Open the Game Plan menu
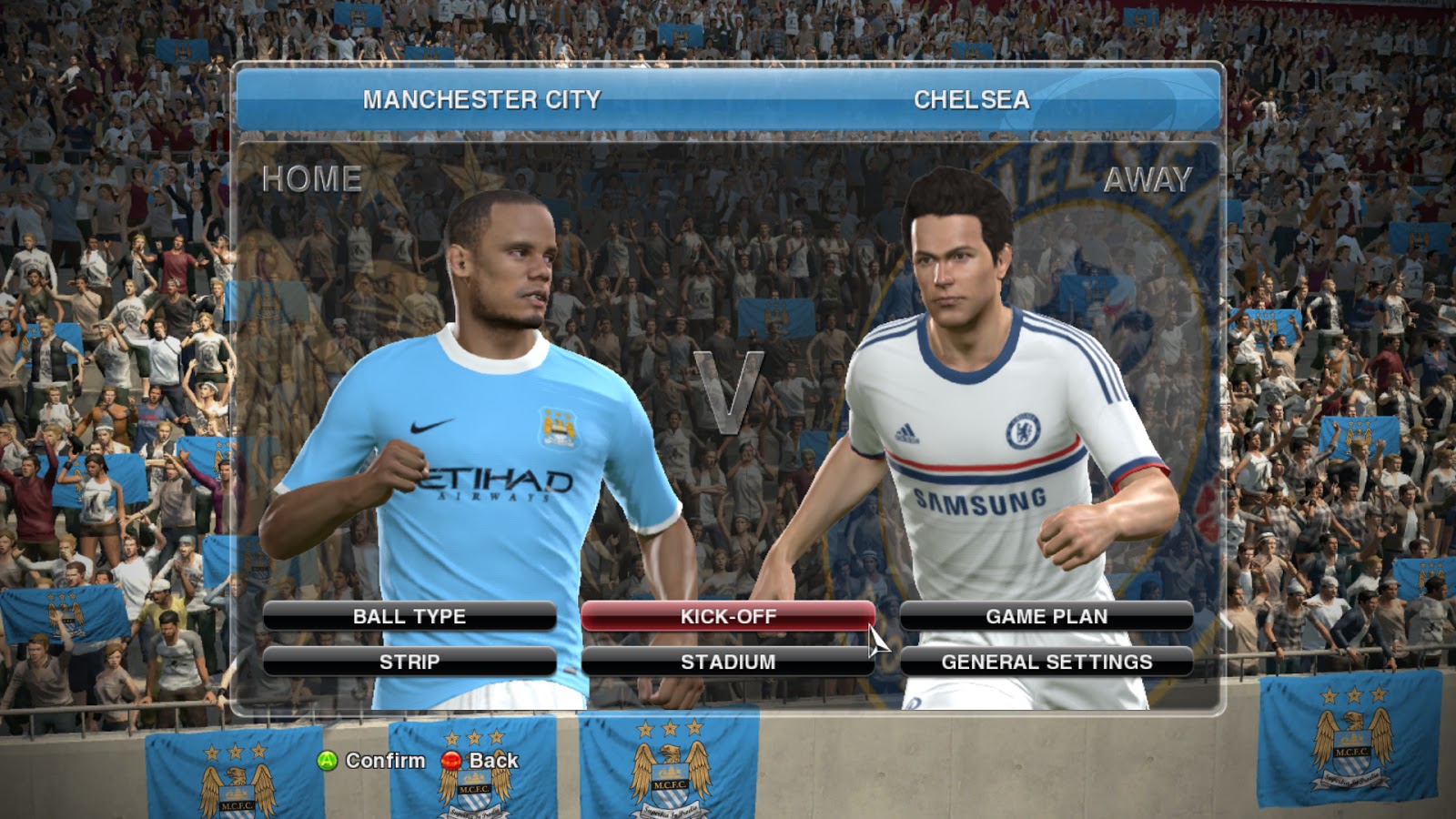 (x=1046, y=616)
